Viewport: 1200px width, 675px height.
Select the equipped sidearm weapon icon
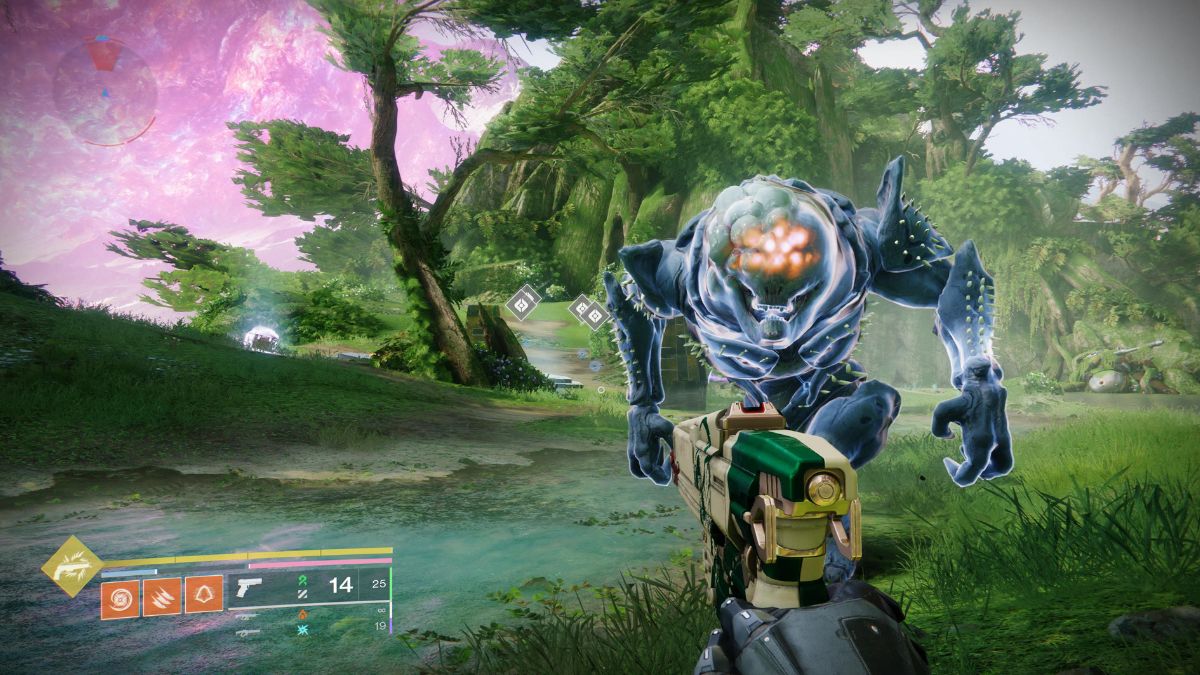pyautogui.click(x=248, y=588)
